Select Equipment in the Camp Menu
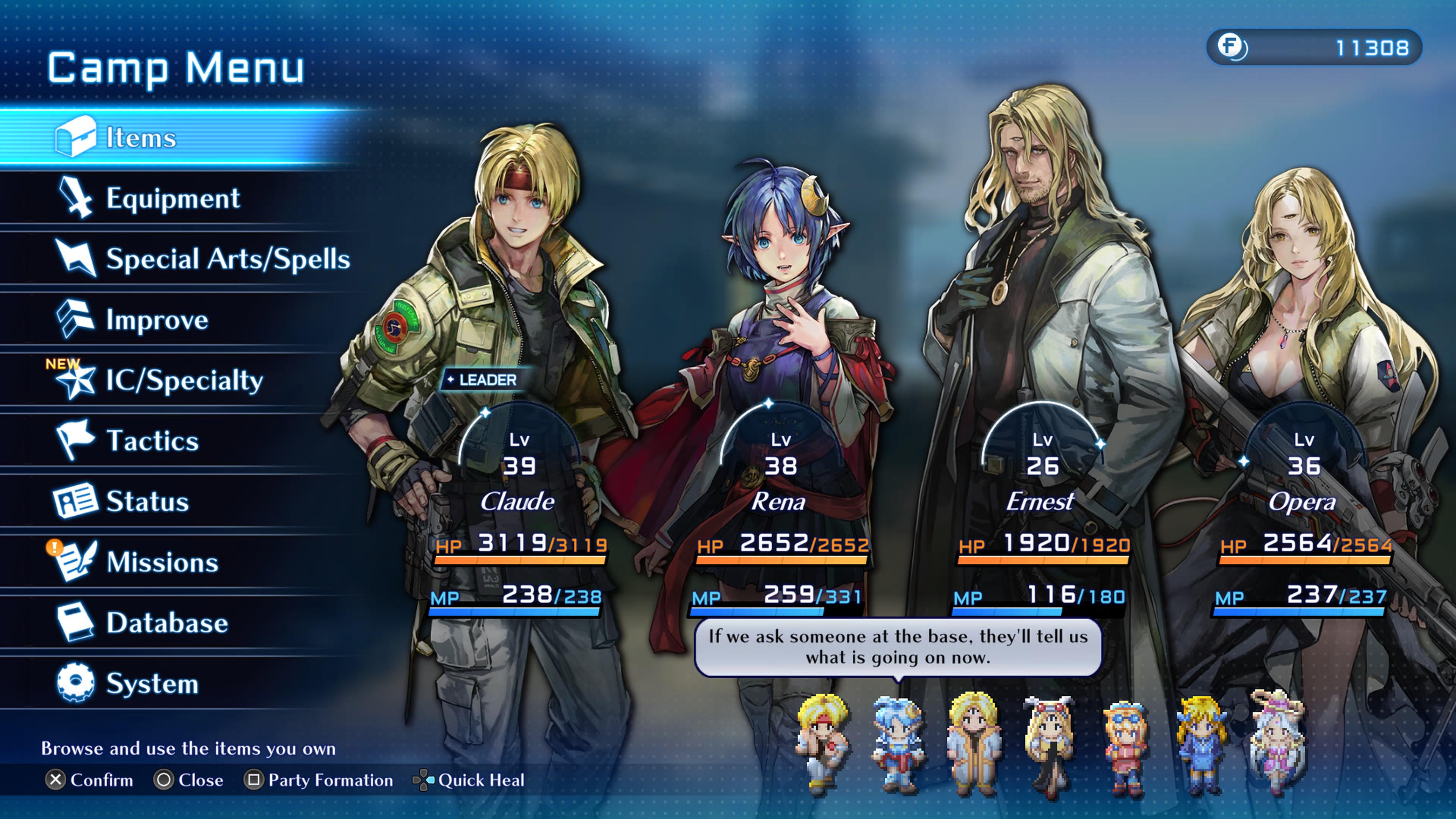The image size is (1456, 819). 173,198
